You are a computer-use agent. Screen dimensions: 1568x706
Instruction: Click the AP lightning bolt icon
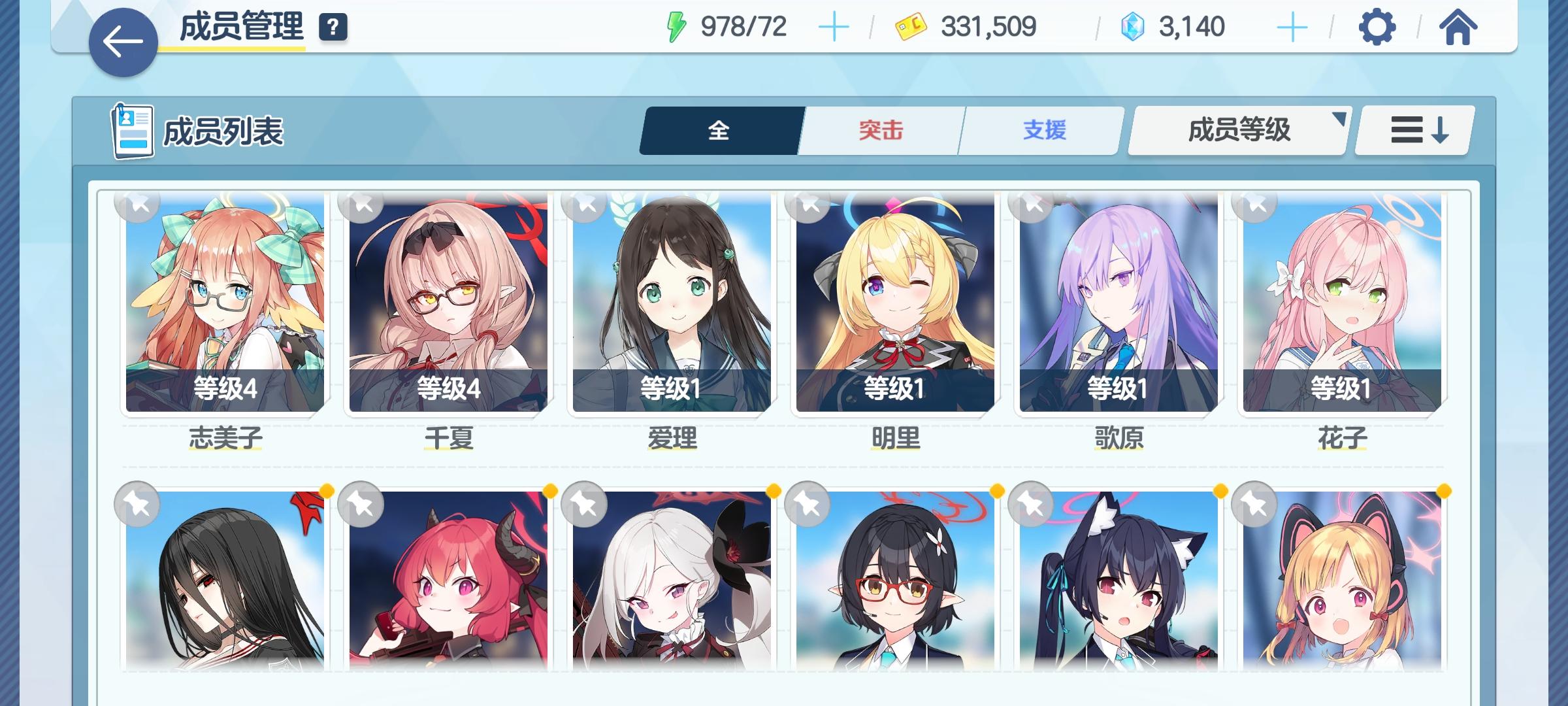pyautogui.click(x=676, y=27)
